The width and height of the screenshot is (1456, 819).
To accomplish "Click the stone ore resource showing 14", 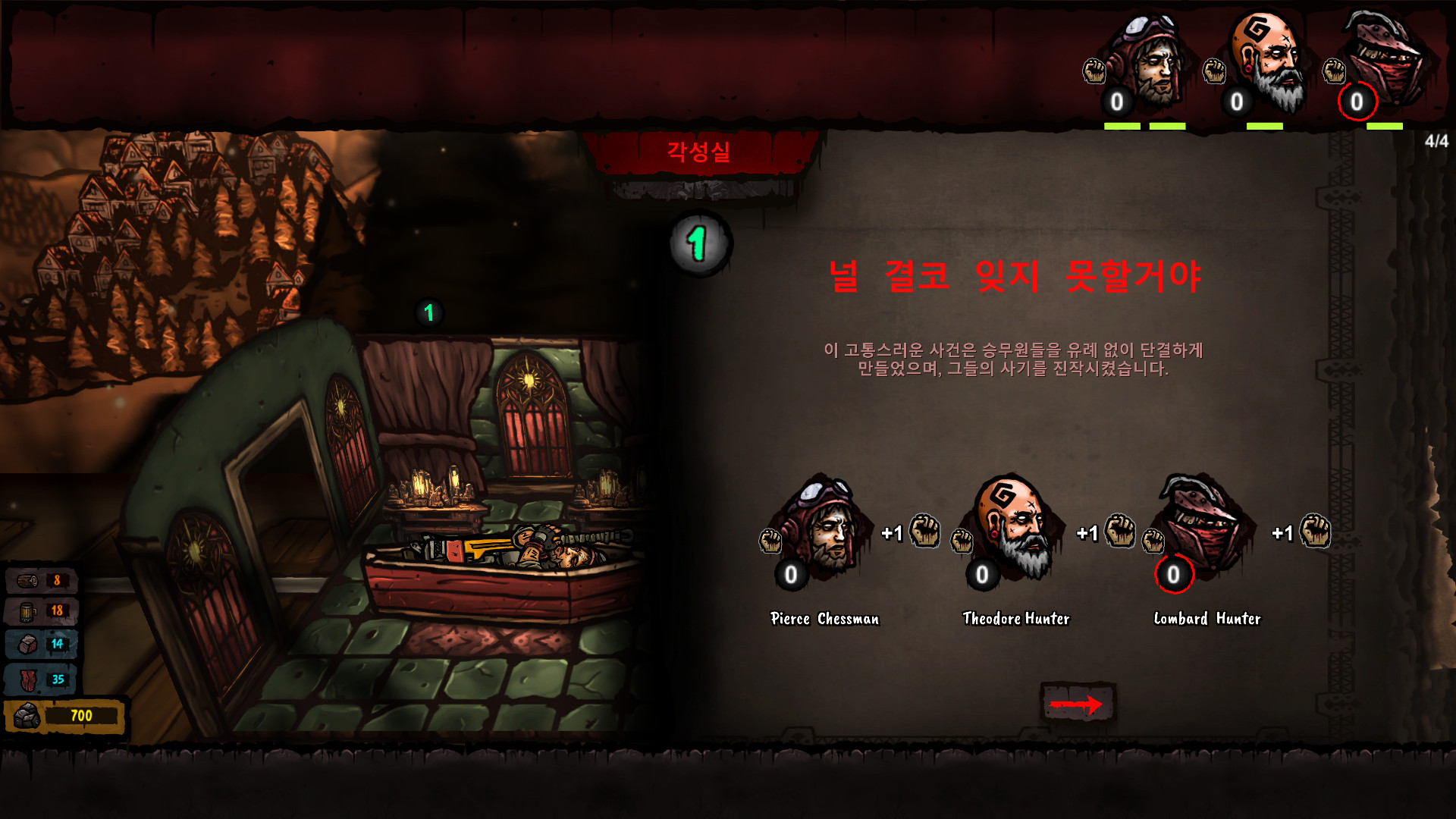I will (42, 645).
